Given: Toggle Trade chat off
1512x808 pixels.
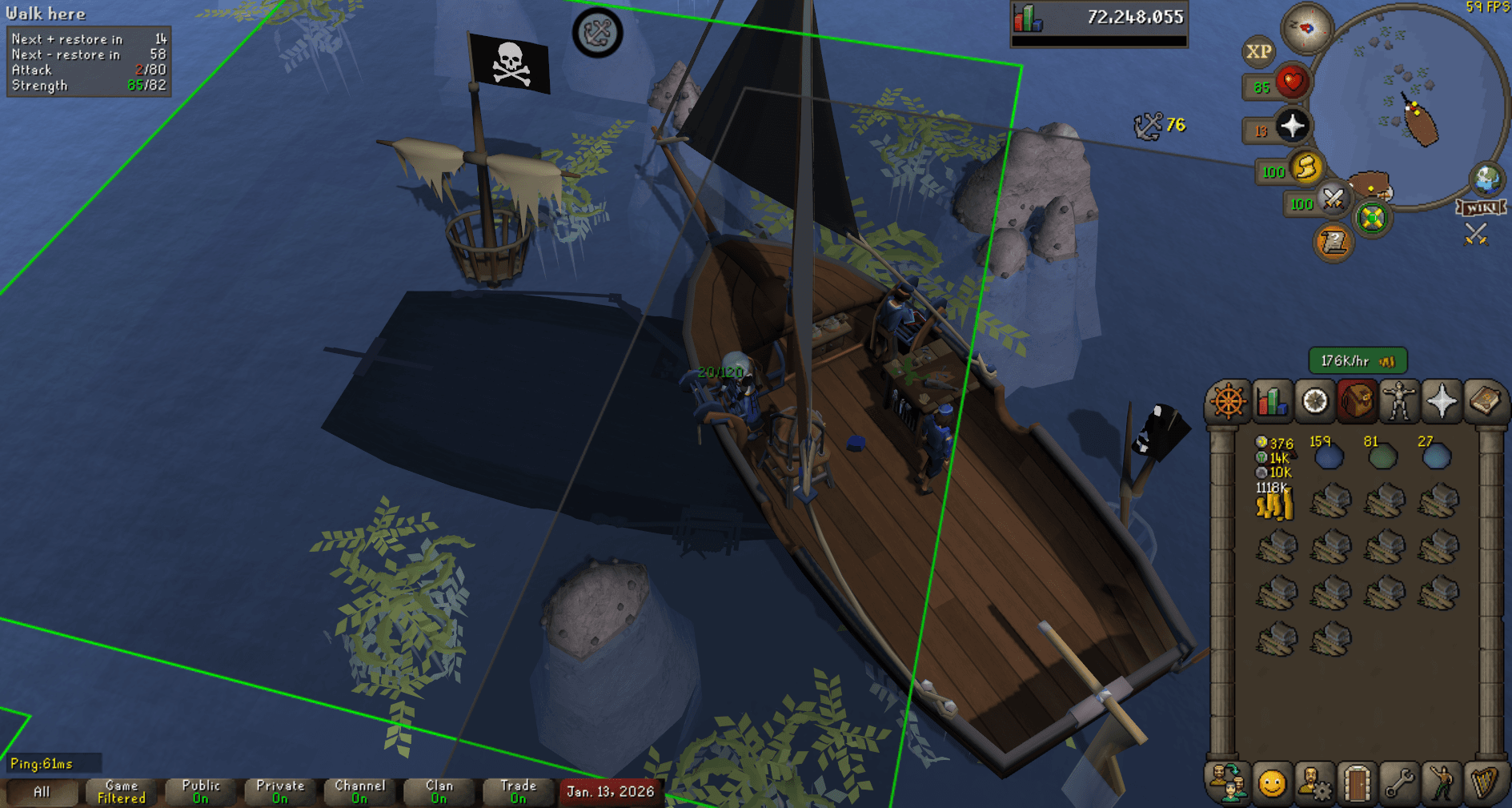Looking at the screenshot, I should (x=517, y=791).
